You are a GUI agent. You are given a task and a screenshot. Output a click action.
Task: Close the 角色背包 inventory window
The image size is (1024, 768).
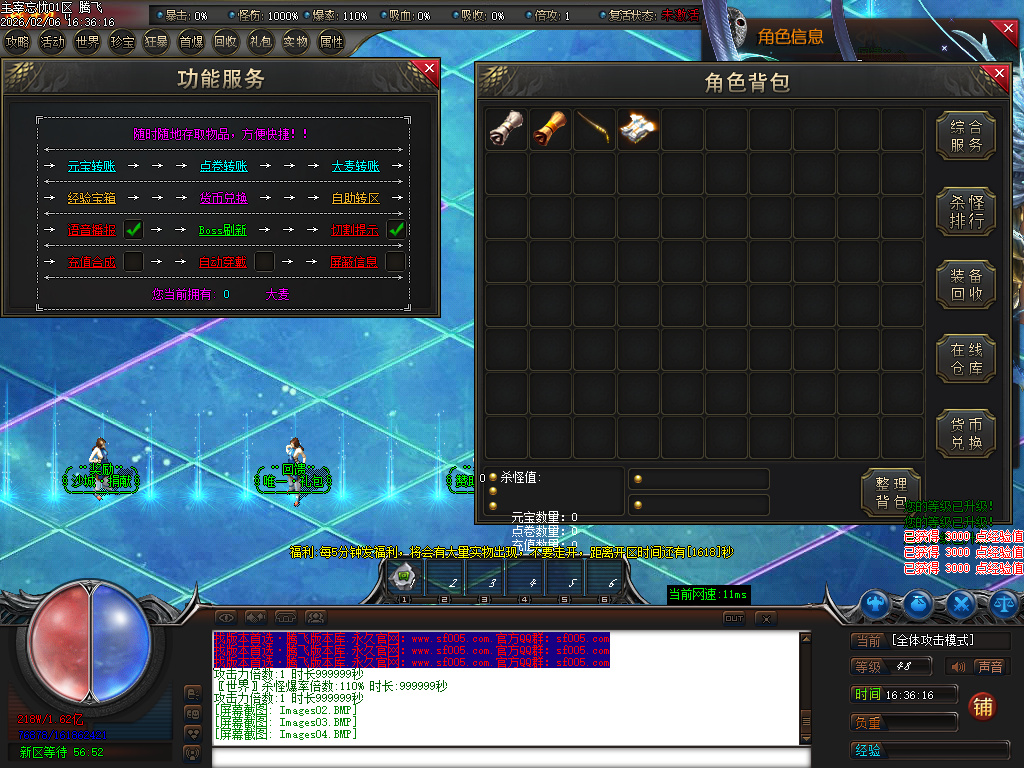point(997,73)
